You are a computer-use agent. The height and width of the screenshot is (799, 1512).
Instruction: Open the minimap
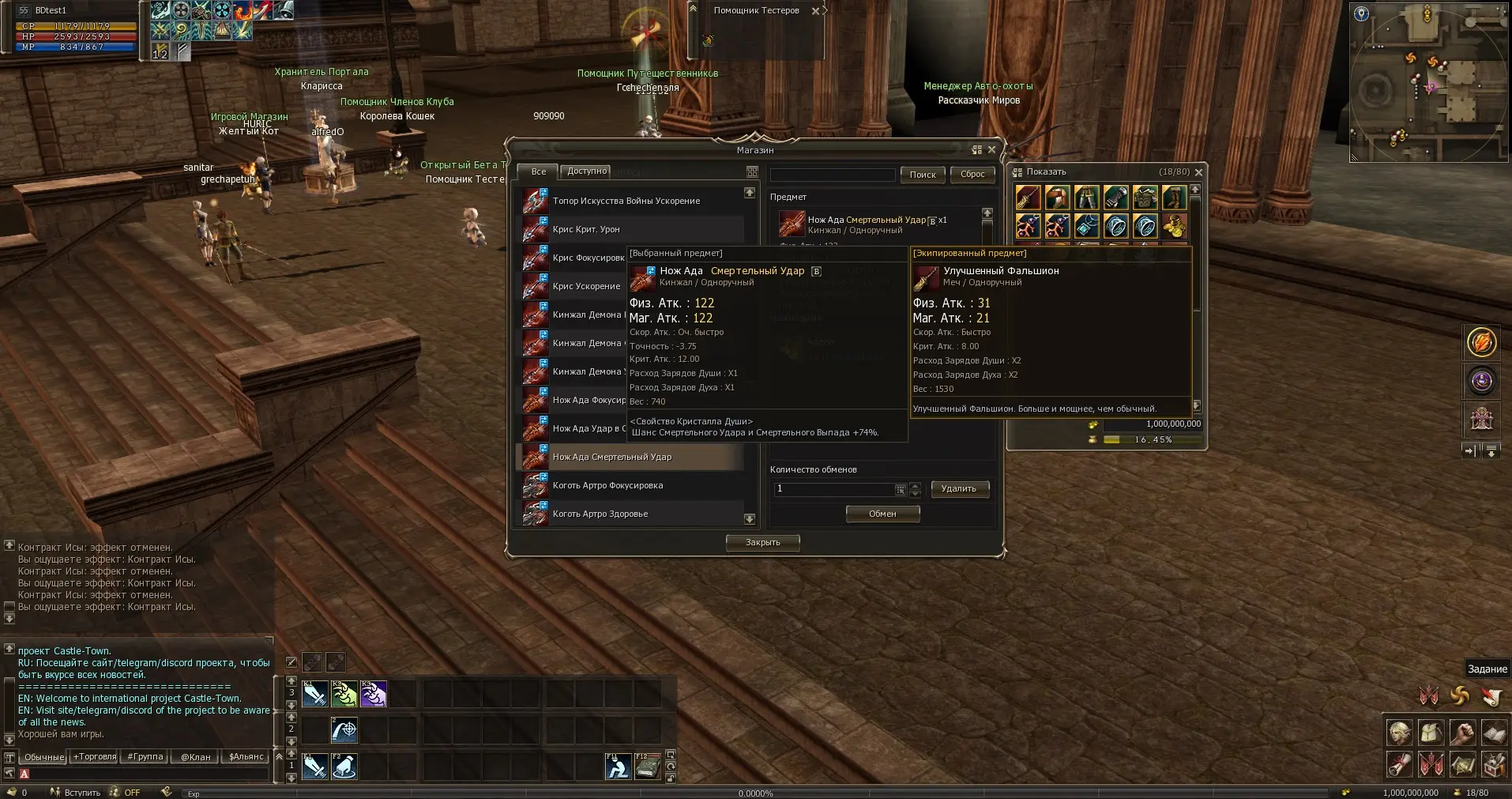(1429, 81)
